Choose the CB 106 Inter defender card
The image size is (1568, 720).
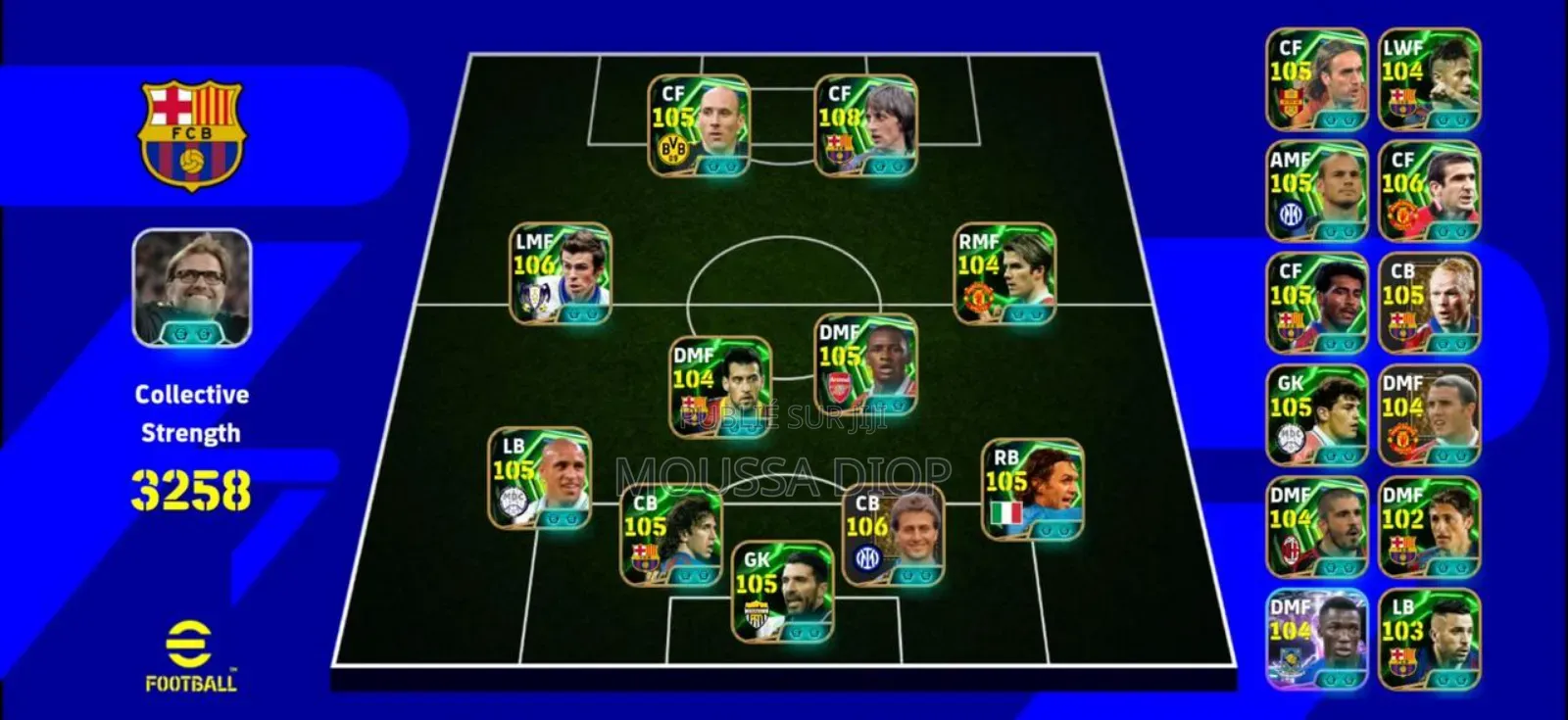tap(893, 535)
